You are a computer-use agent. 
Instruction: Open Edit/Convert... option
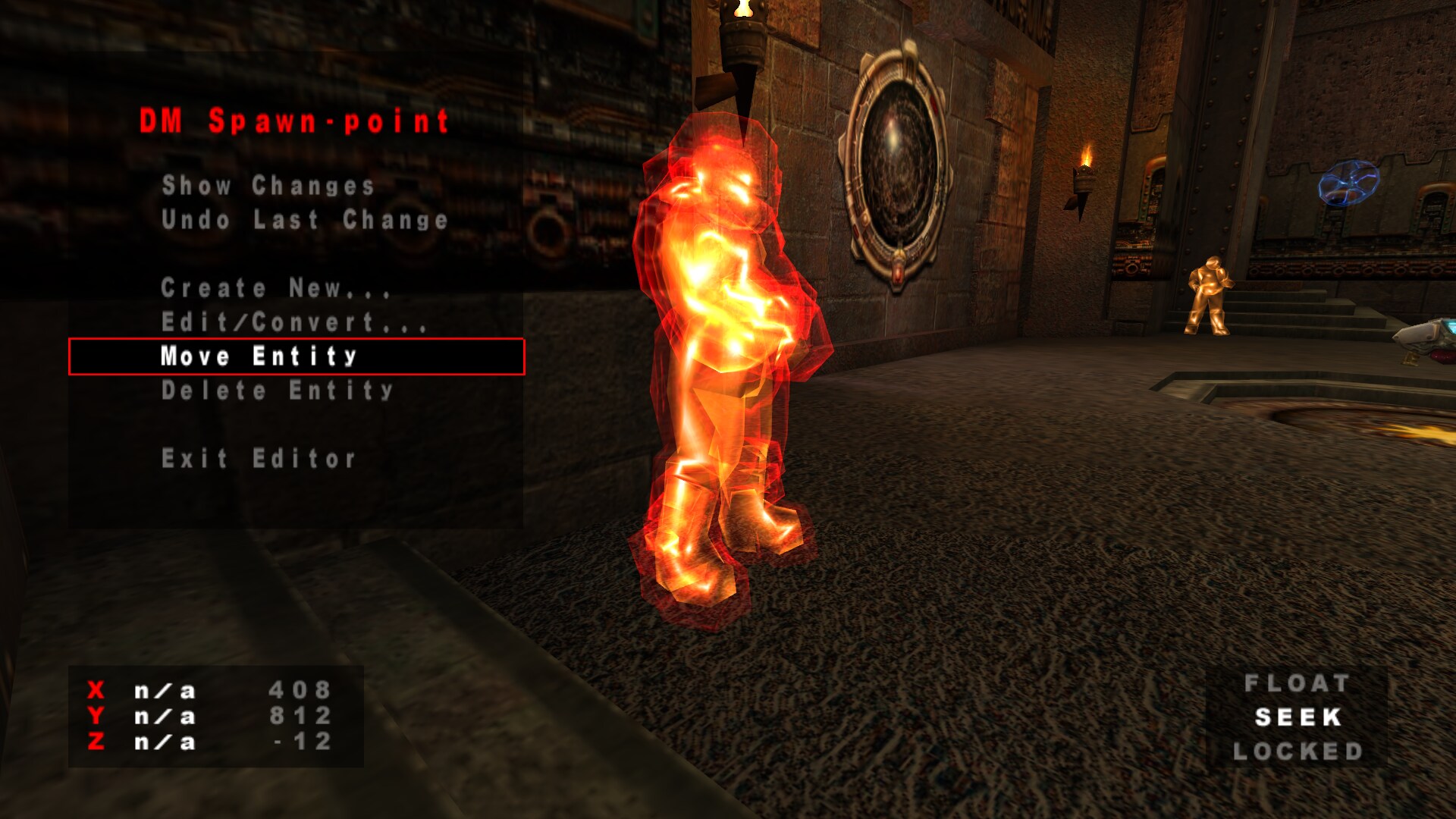293,322
